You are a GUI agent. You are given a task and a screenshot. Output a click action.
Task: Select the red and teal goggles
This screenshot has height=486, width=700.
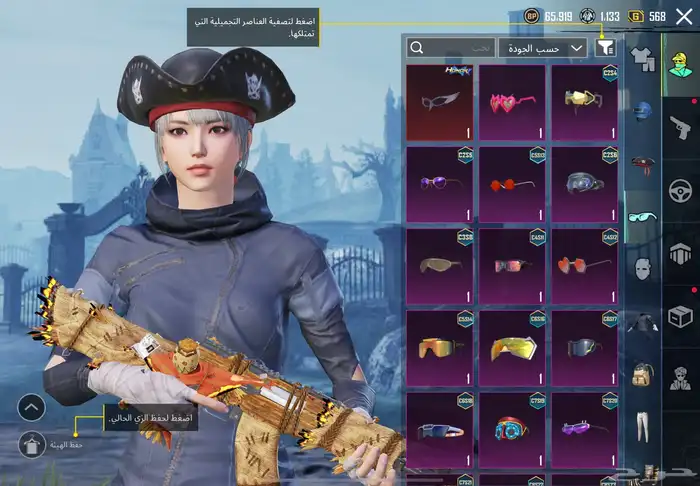tap(512, 430)
